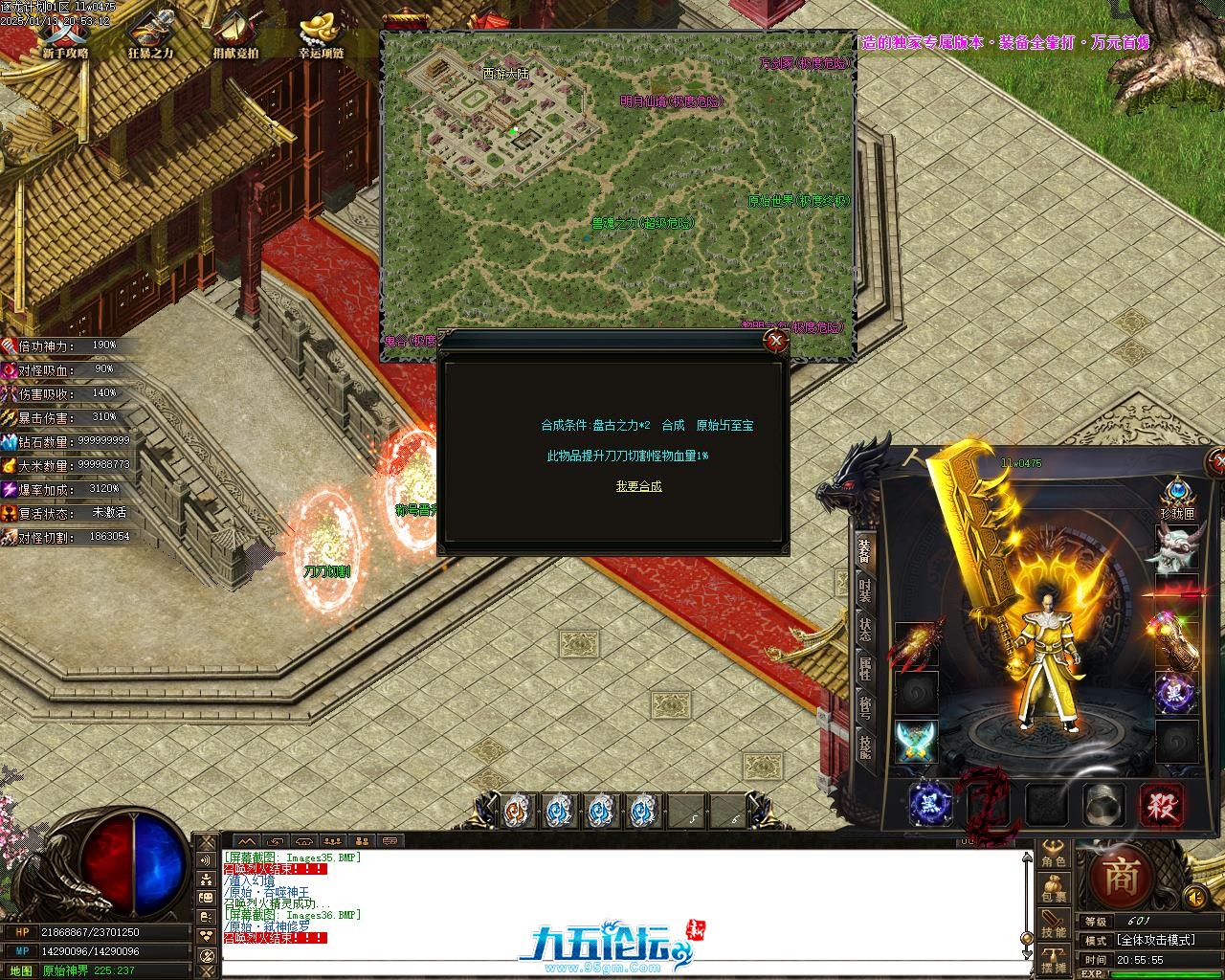
Task: Switch to the 状态 status tab
Action: pyautogui.click(x=865, y=629)
